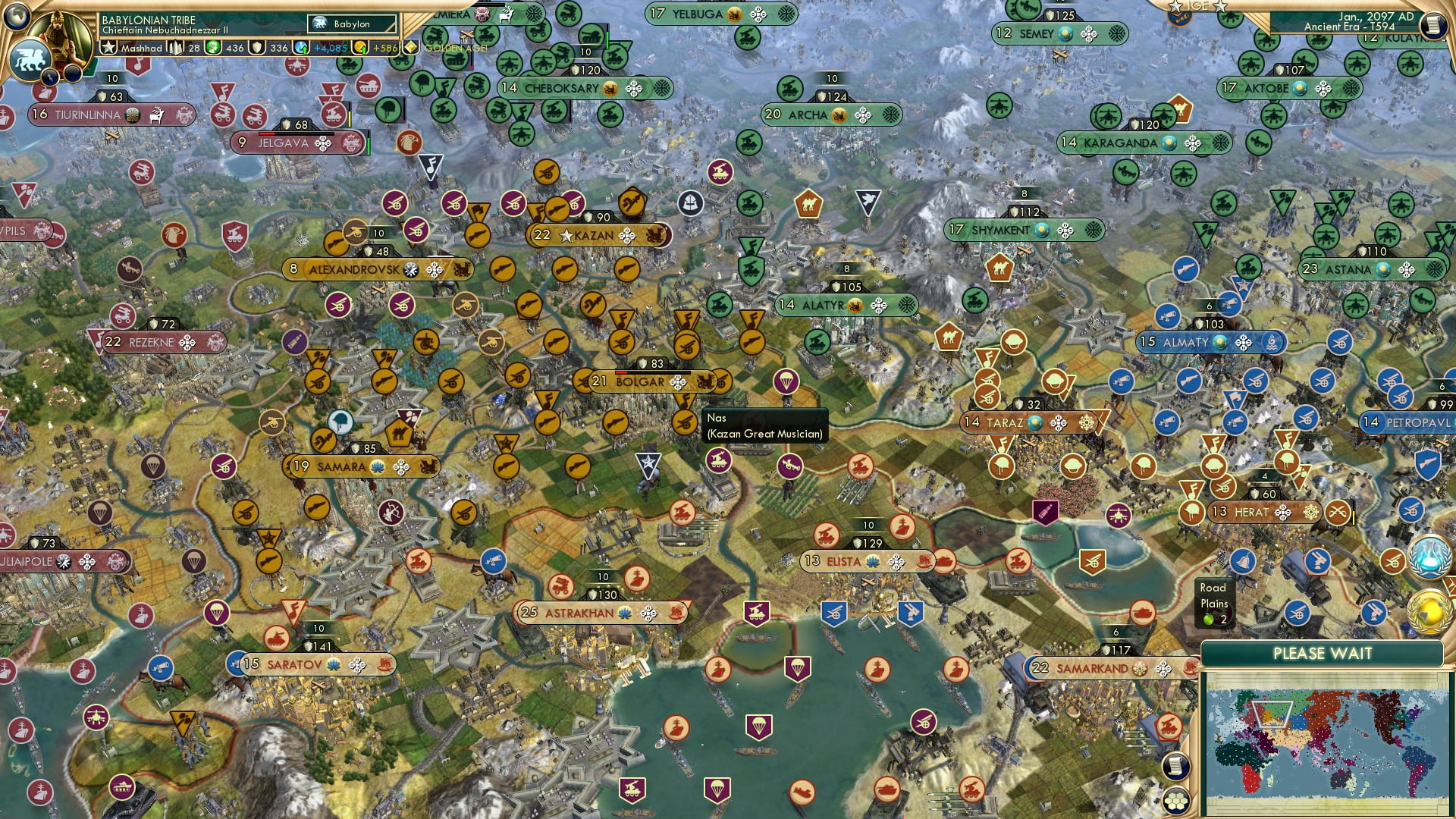Click the Golden Age diamond icon
Image resolution: width=1456 pixels, height=819 pixels.
coord(411,47)
